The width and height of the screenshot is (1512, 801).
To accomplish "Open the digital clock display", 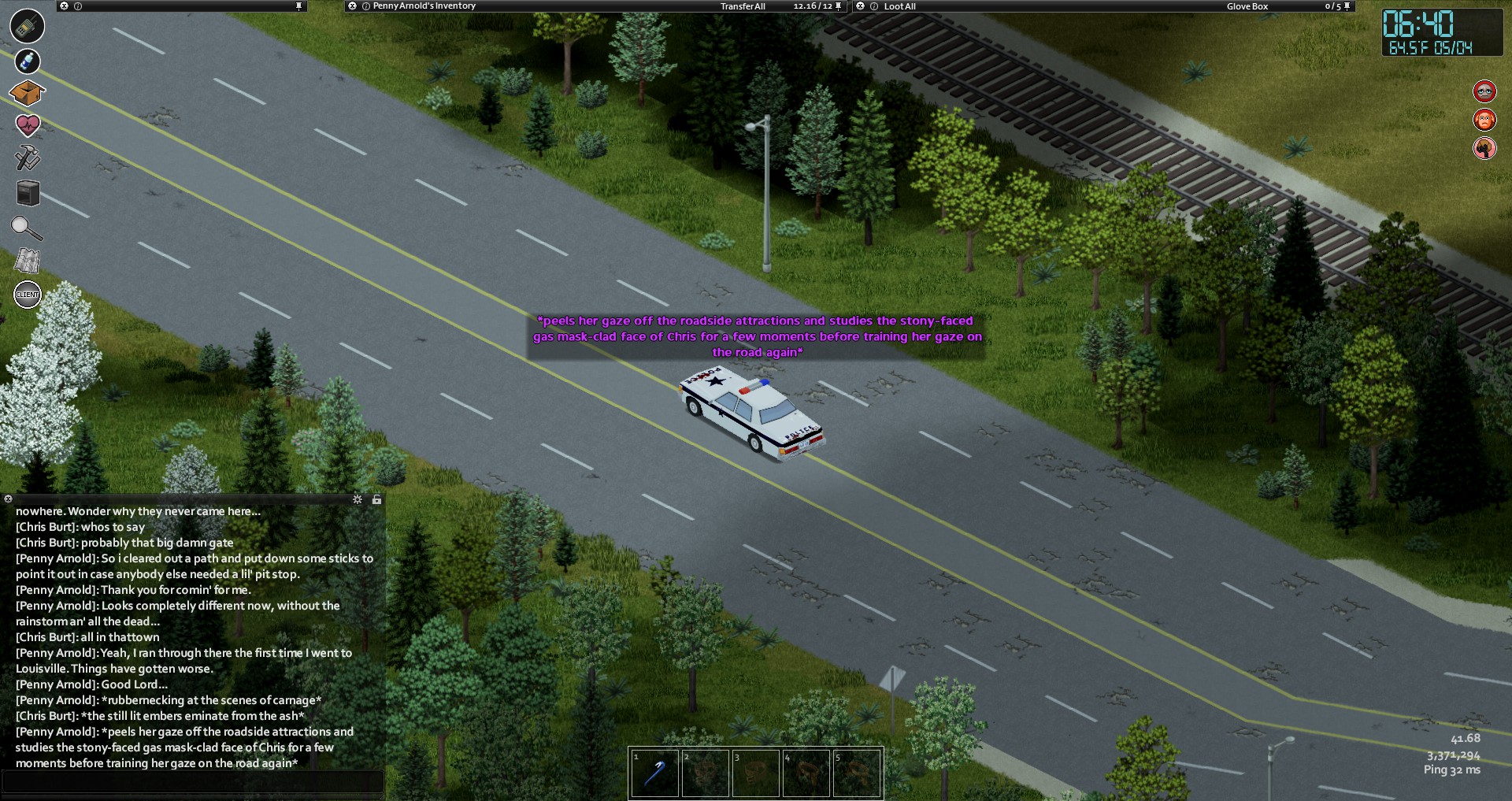I will [x=1441, y=33].
